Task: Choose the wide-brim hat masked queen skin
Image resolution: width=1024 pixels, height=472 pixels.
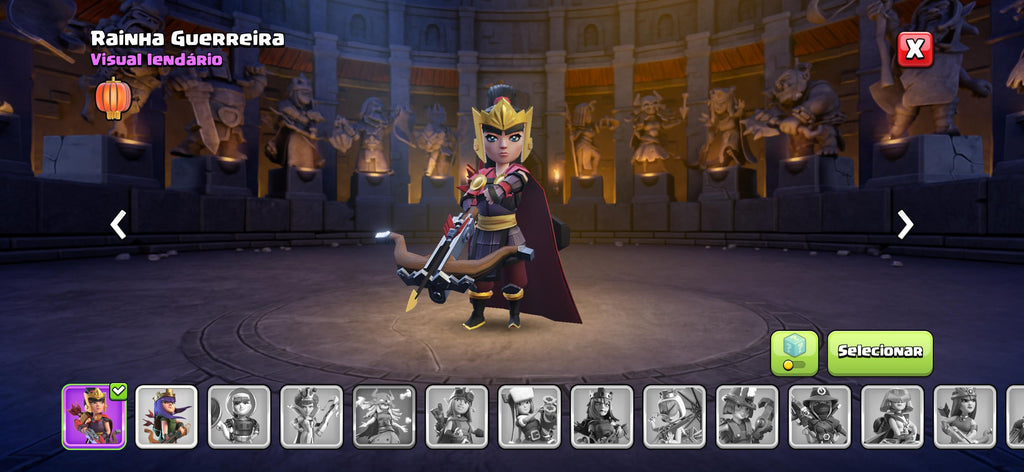Action: 820,416
